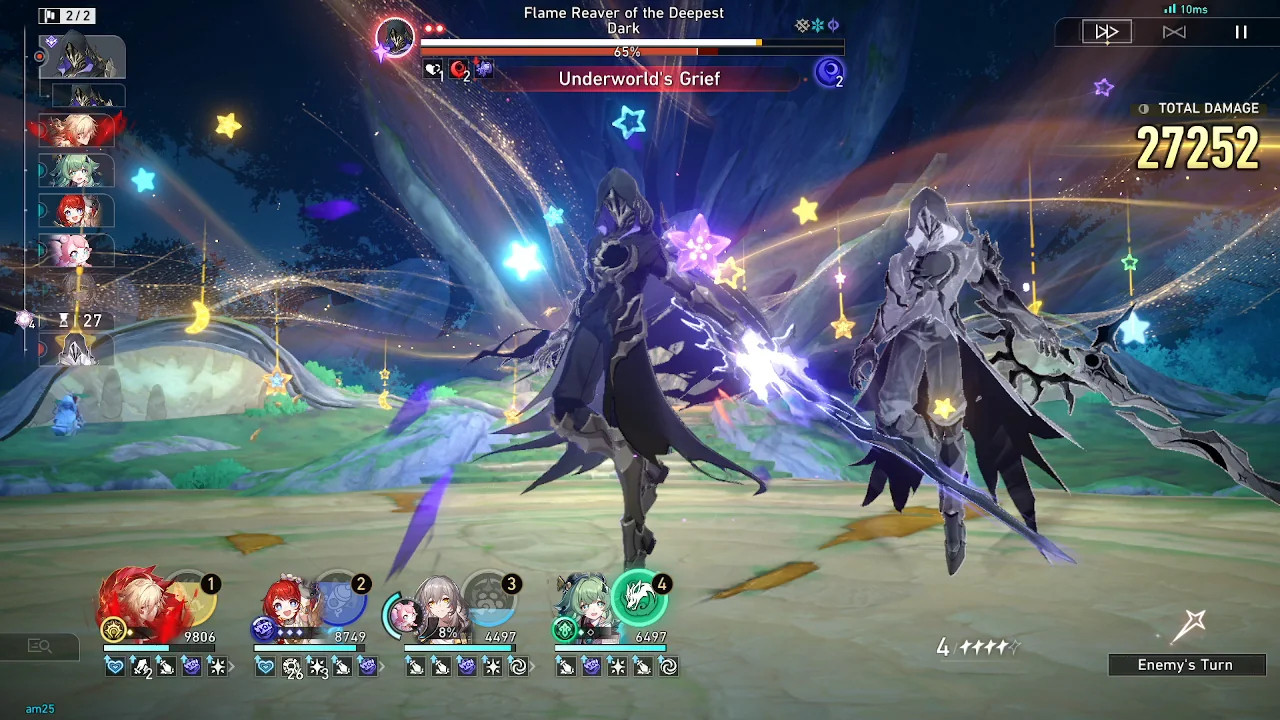Select the hooded enemy at top of turn order
Screen dimensions: 1280x720
pos(82,57)
